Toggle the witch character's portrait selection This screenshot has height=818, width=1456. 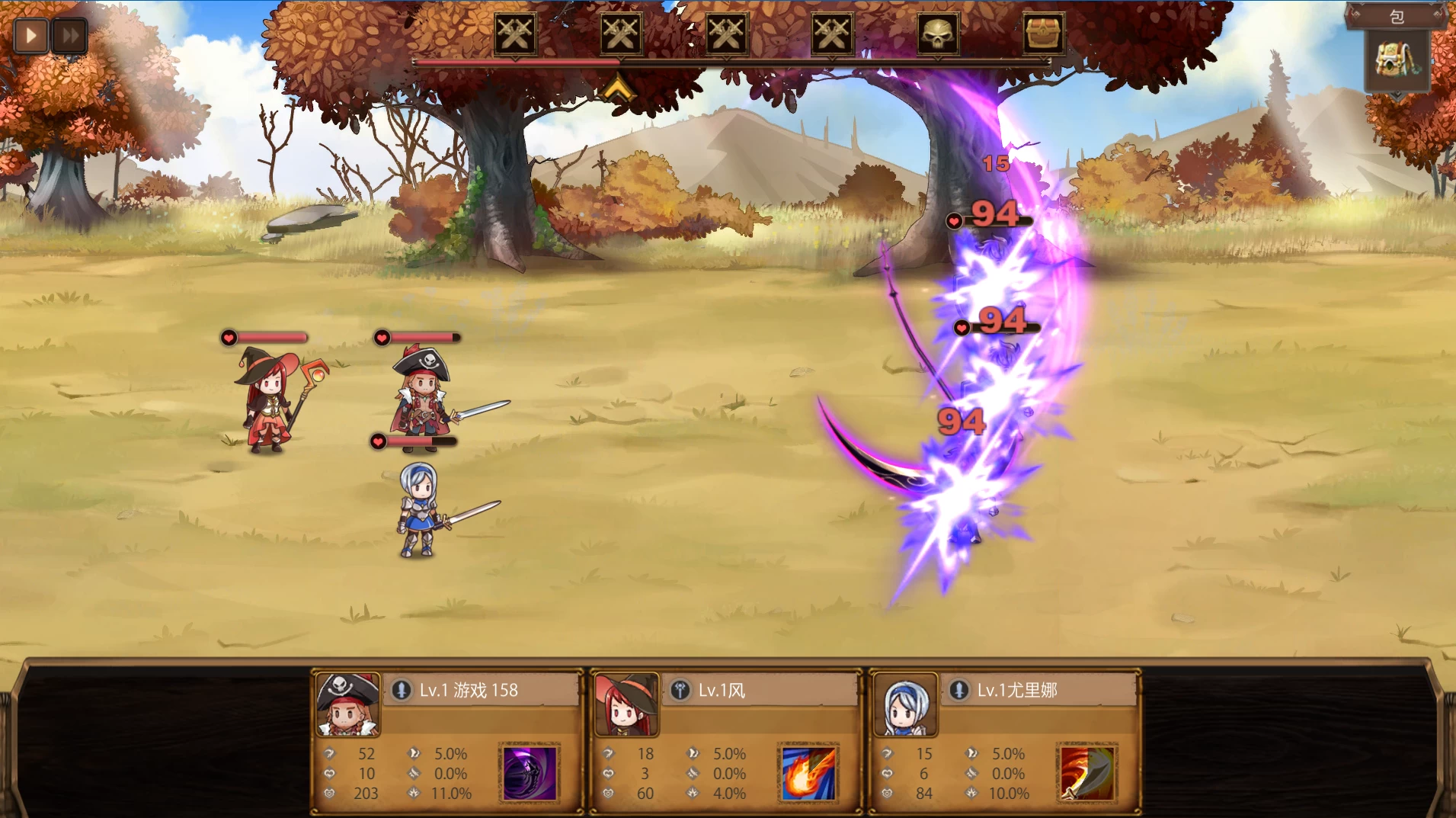[x=626, y=704]
